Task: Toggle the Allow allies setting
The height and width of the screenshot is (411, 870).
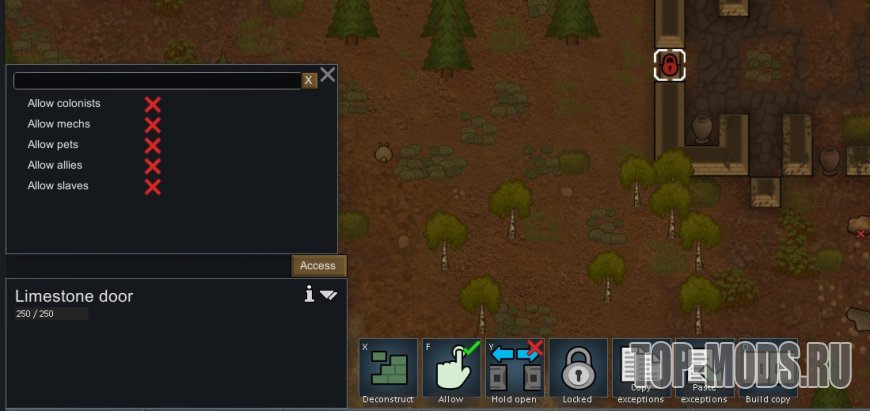Action: [x=152, y=166]
